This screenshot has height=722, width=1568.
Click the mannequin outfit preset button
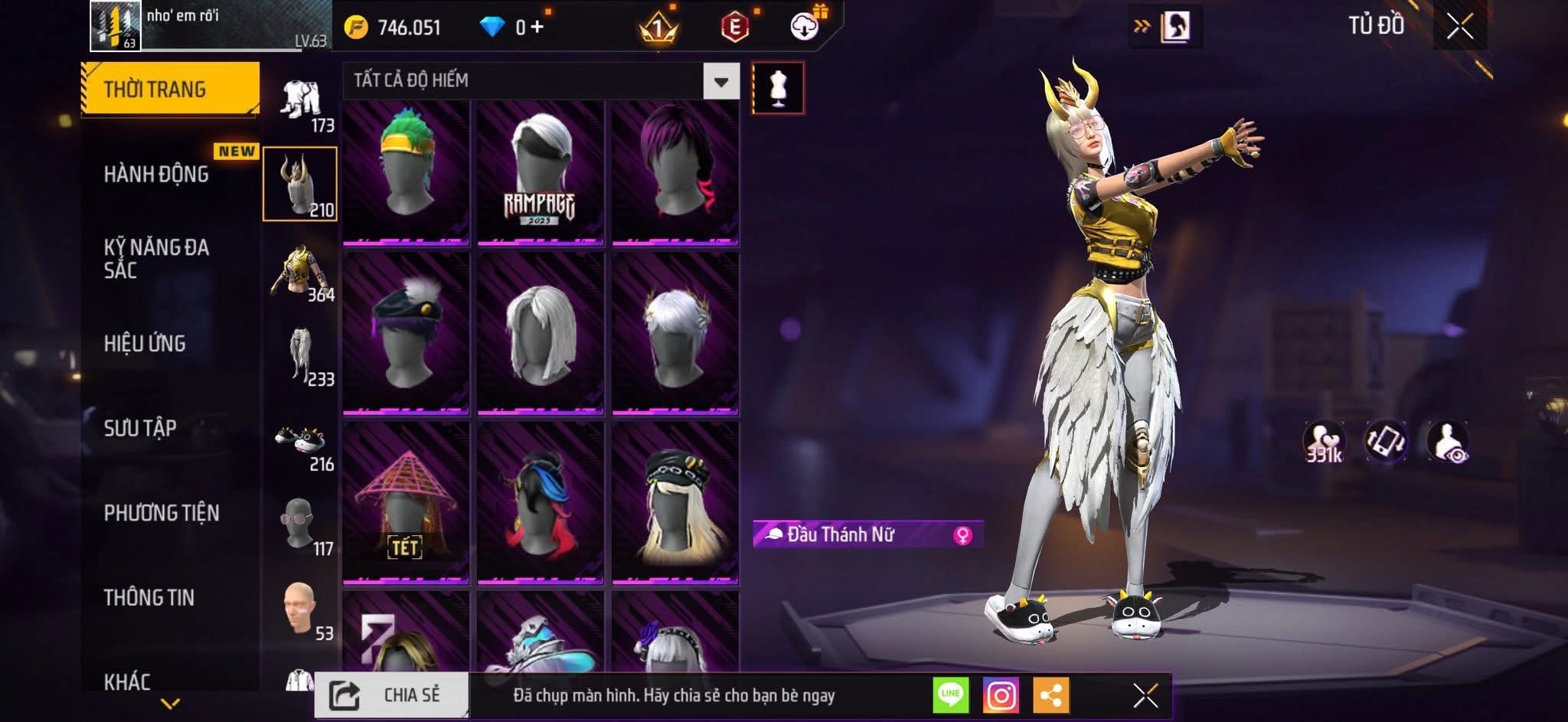coord(778,88)
